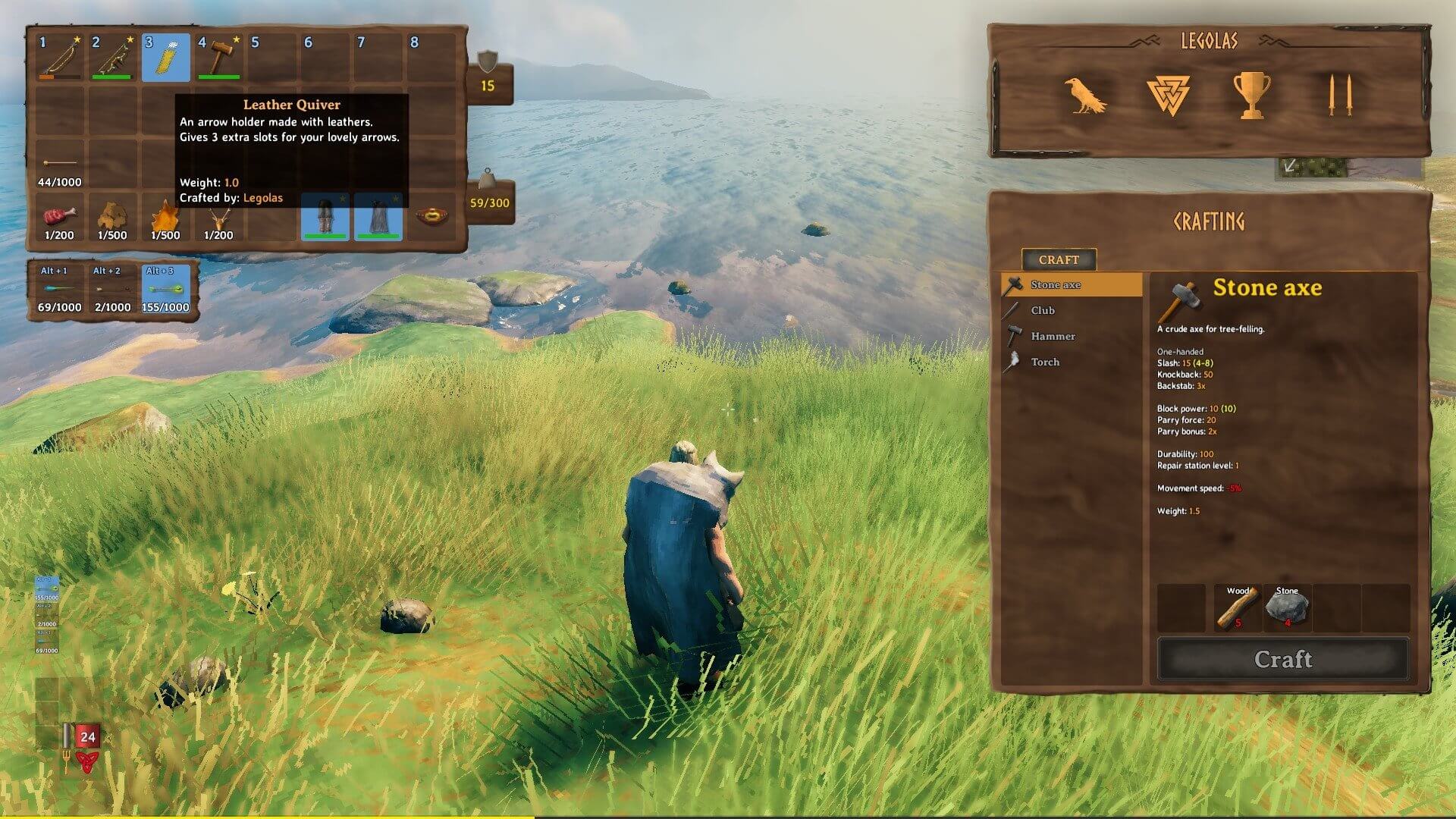Image resolution: width=1456 pixels, height=819 pixels.
Task: Open the raven texts icon
Action: (1084, 96)
